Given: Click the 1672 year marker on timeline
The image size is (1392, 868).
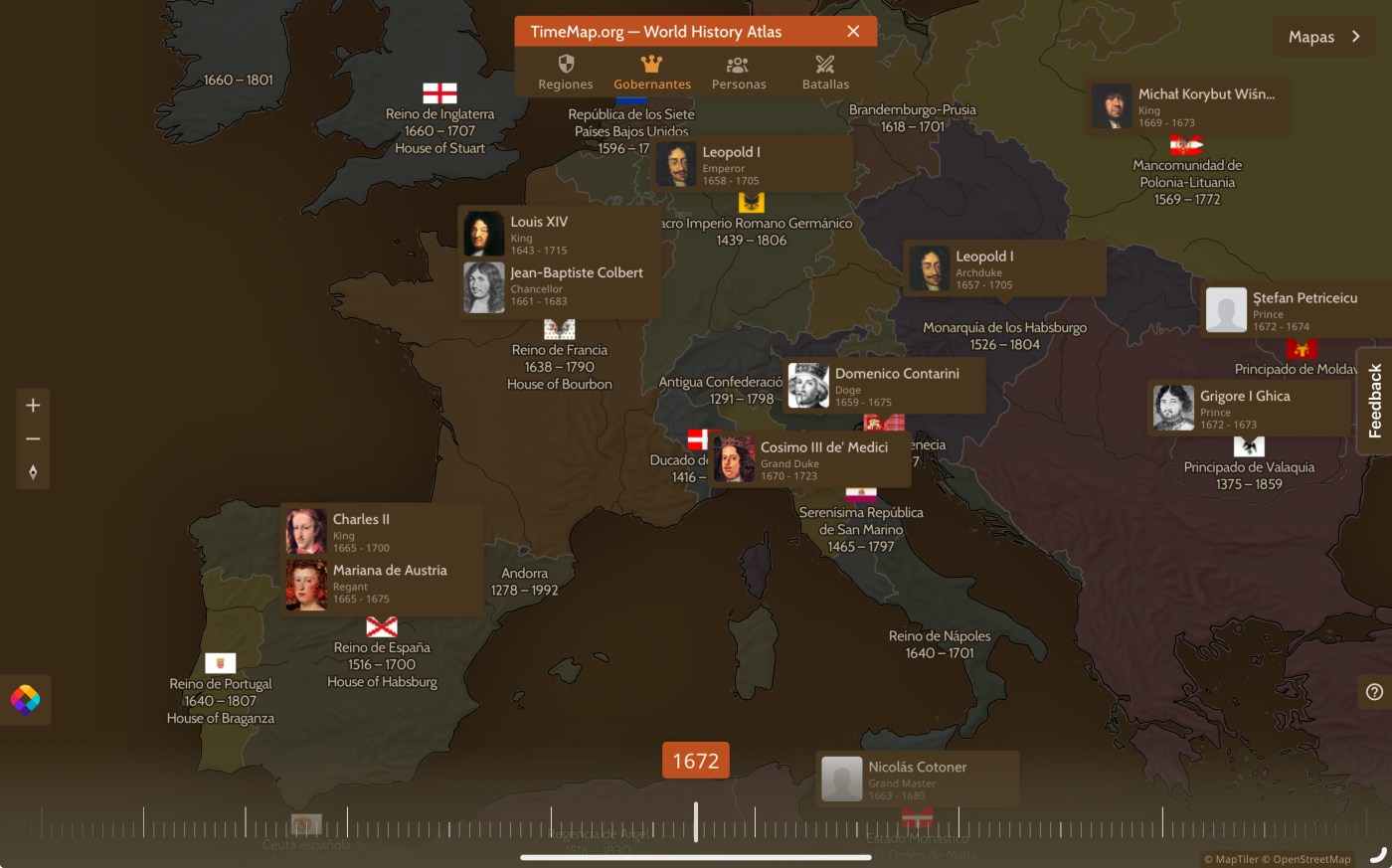Looking at the screenshot, I should [696, 761].
